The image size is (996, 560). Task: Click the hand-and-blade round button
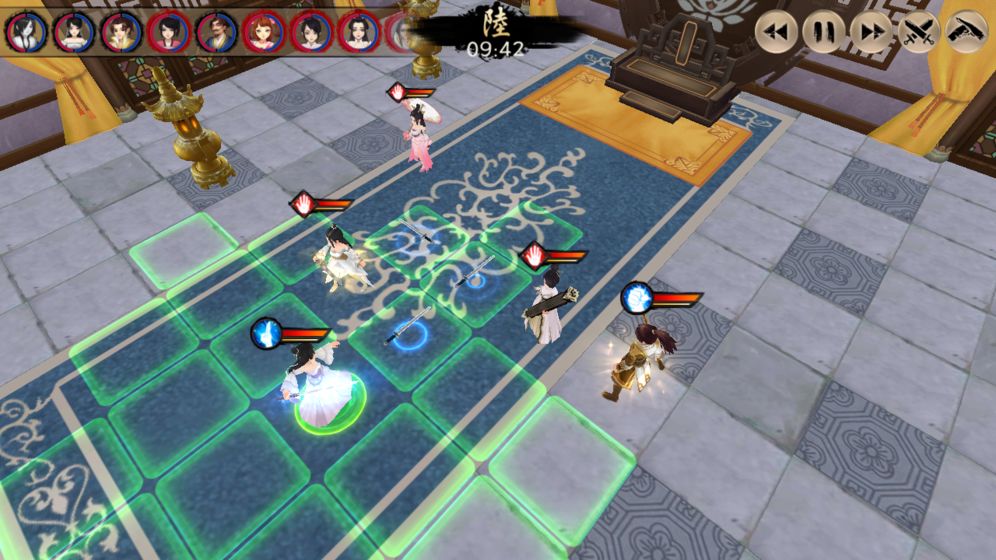point(966,32)
